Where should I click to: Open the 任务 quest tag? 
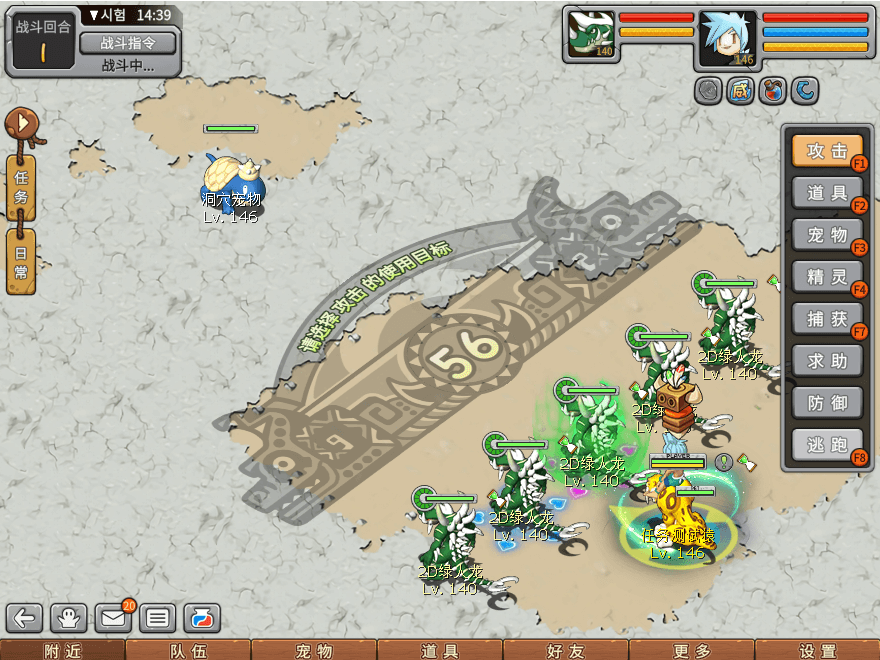tap(21, 187)
